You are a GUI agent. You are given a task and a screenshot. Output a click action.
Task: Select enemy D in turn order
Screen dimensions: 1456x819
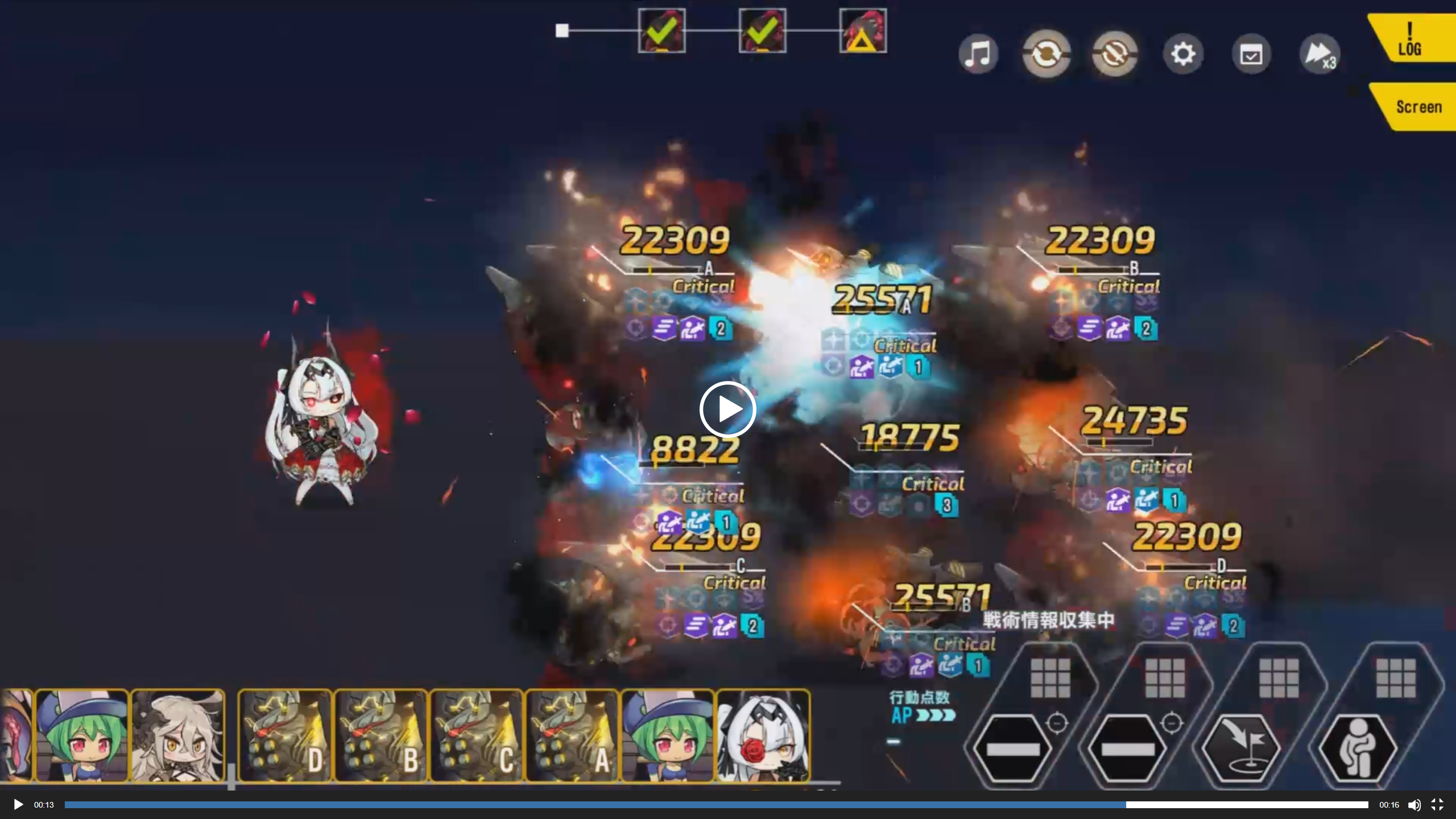286,737
